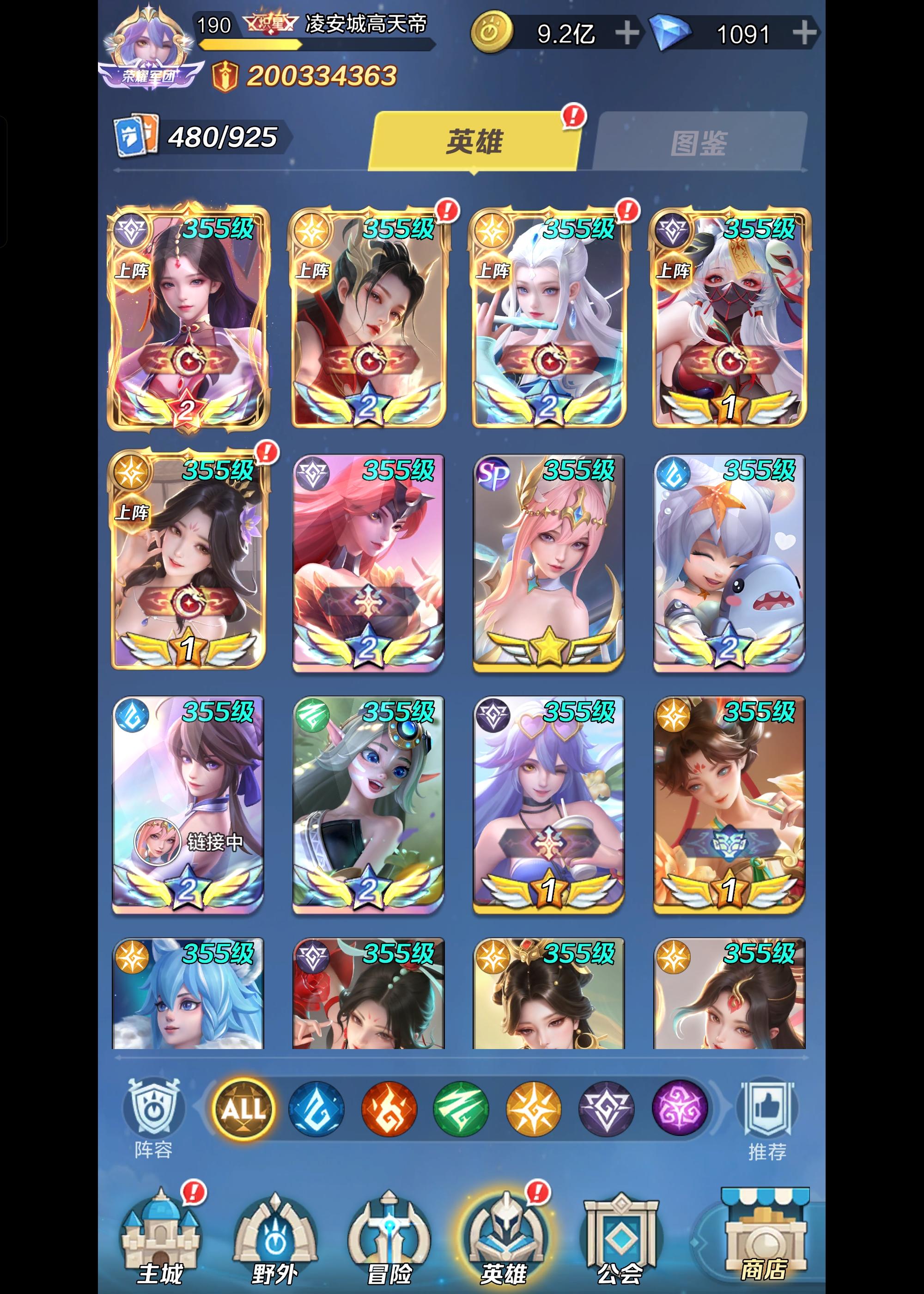Toggle the blue water element filter
This screenshot has width=924, height=1294.
coord(317,1110)
